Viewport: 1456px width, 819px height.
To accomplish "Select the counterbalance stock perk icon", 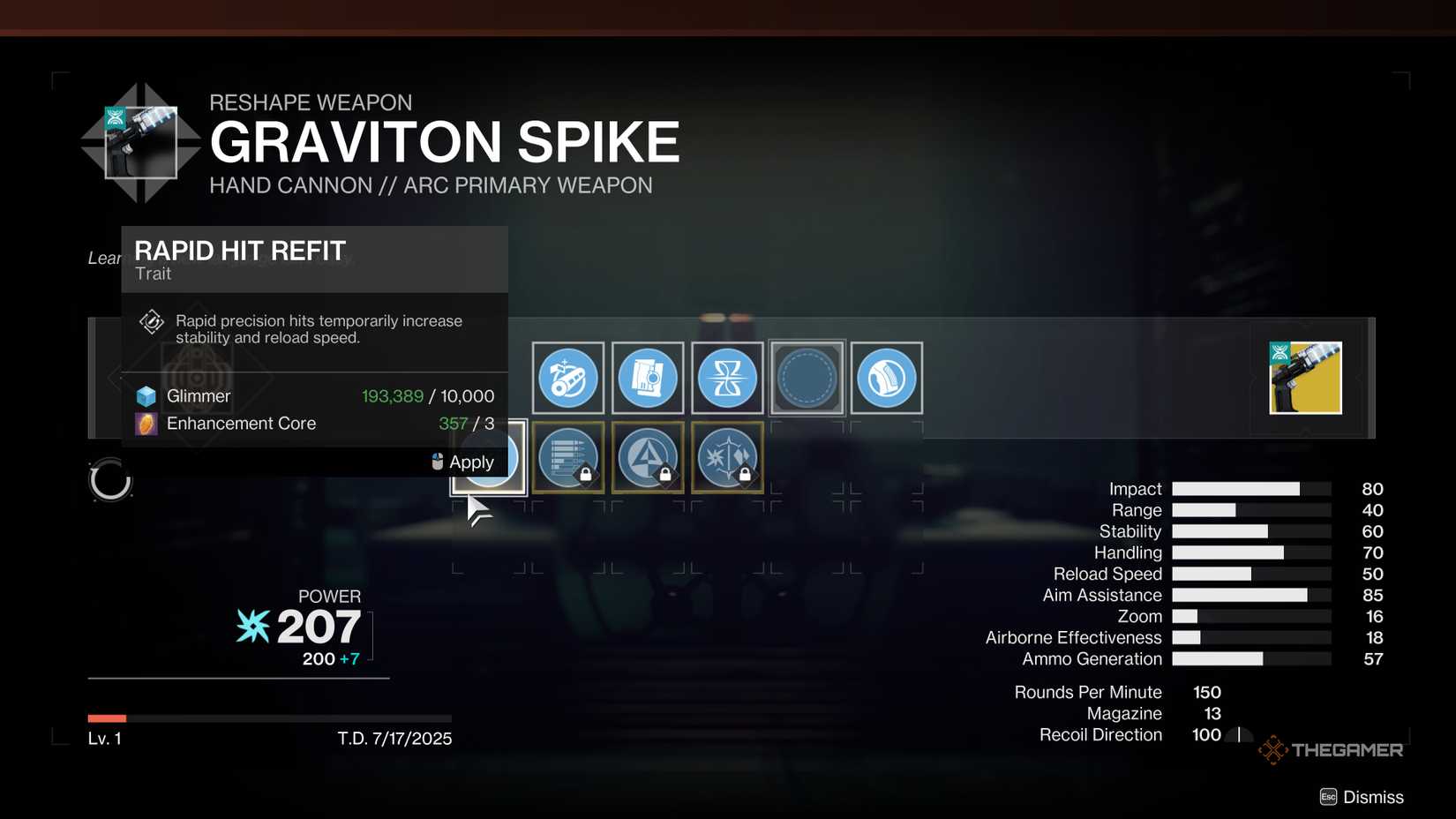I will tap(886, 378).
